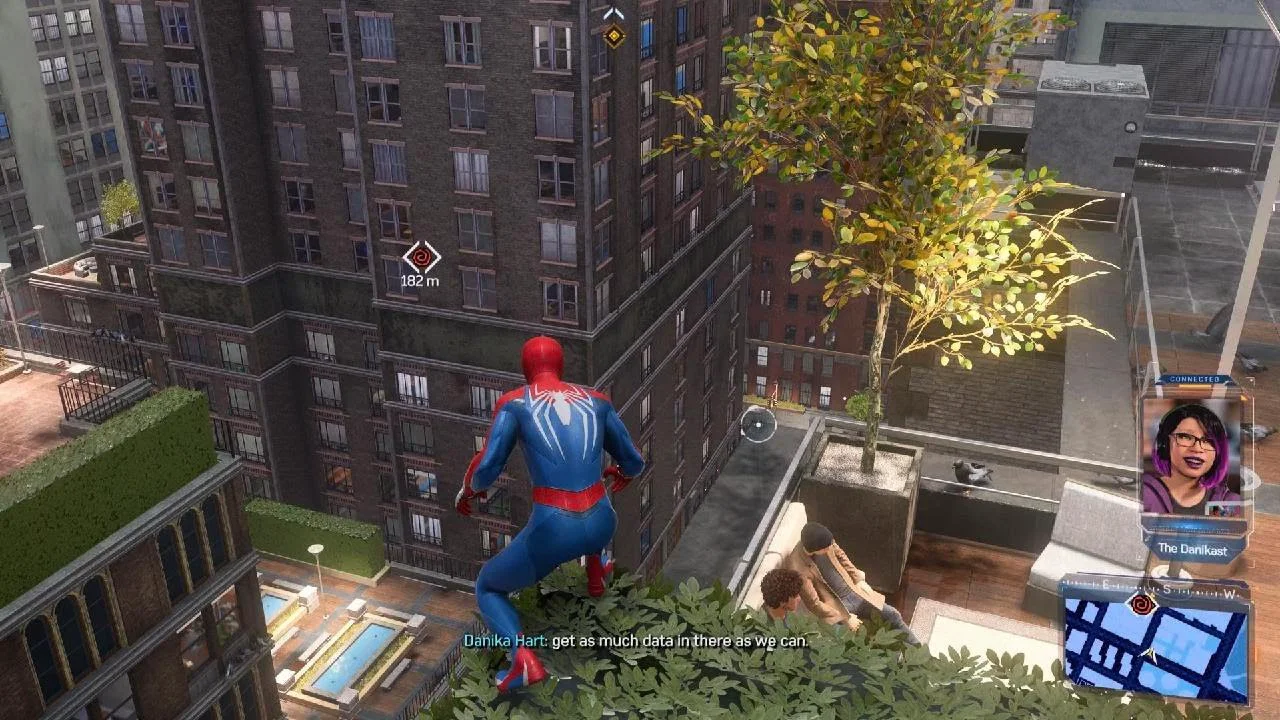
Task: Open the Danikast caller portrait
Action: [1195, 456]
